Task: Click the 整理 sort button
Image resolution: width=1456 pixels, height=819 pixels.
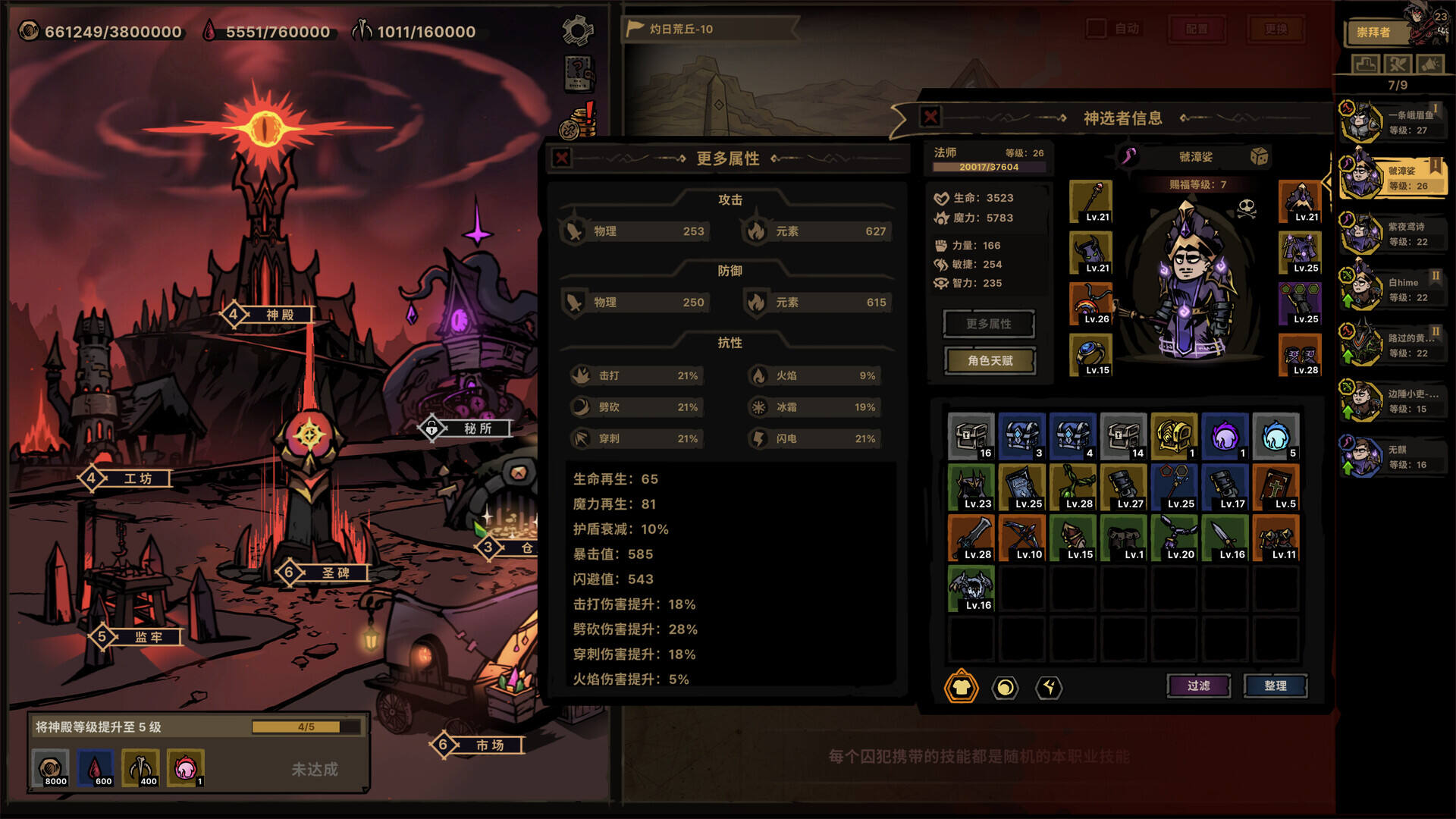Action: [x=1276, y=686]
